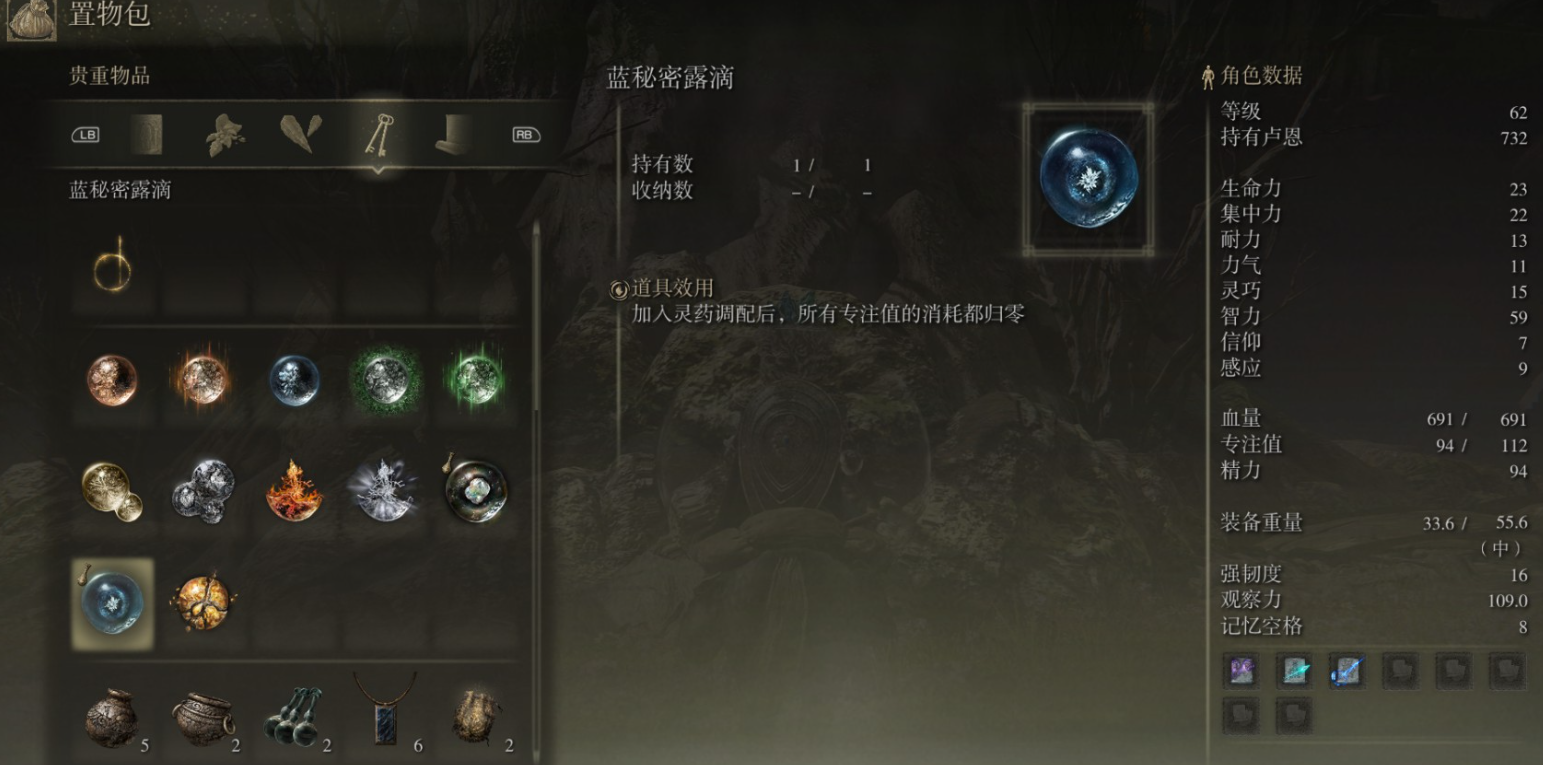Select the flame-wreathed crystal tear
The width and height of the screenshot is (1543, 765).
(294, 490)
